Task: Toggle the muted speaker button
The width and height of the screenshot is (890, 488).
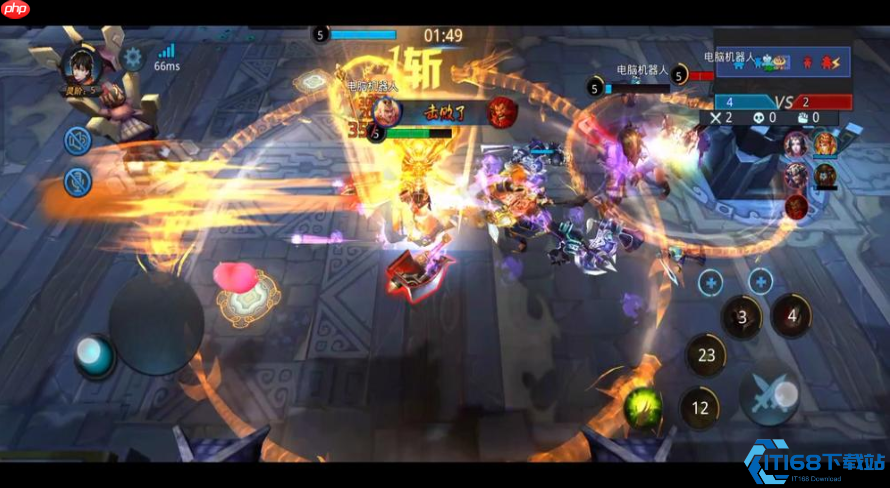Action: (x=78, y=141)
